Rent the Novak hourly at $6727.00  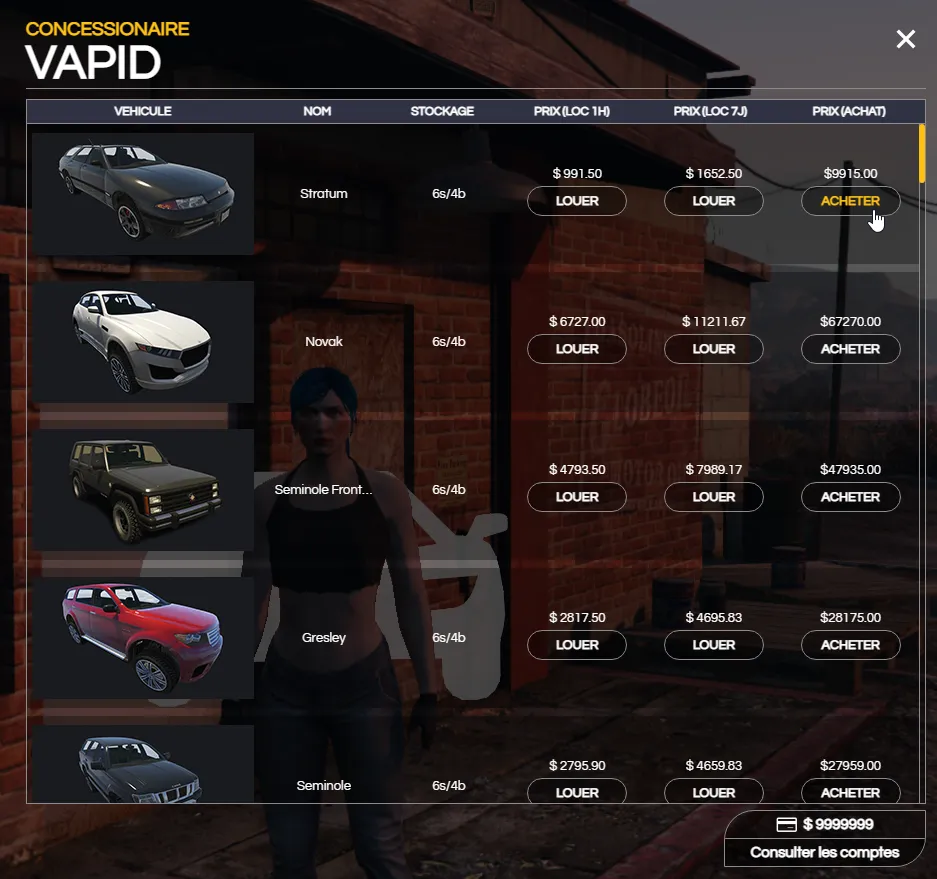coord(577,349)
